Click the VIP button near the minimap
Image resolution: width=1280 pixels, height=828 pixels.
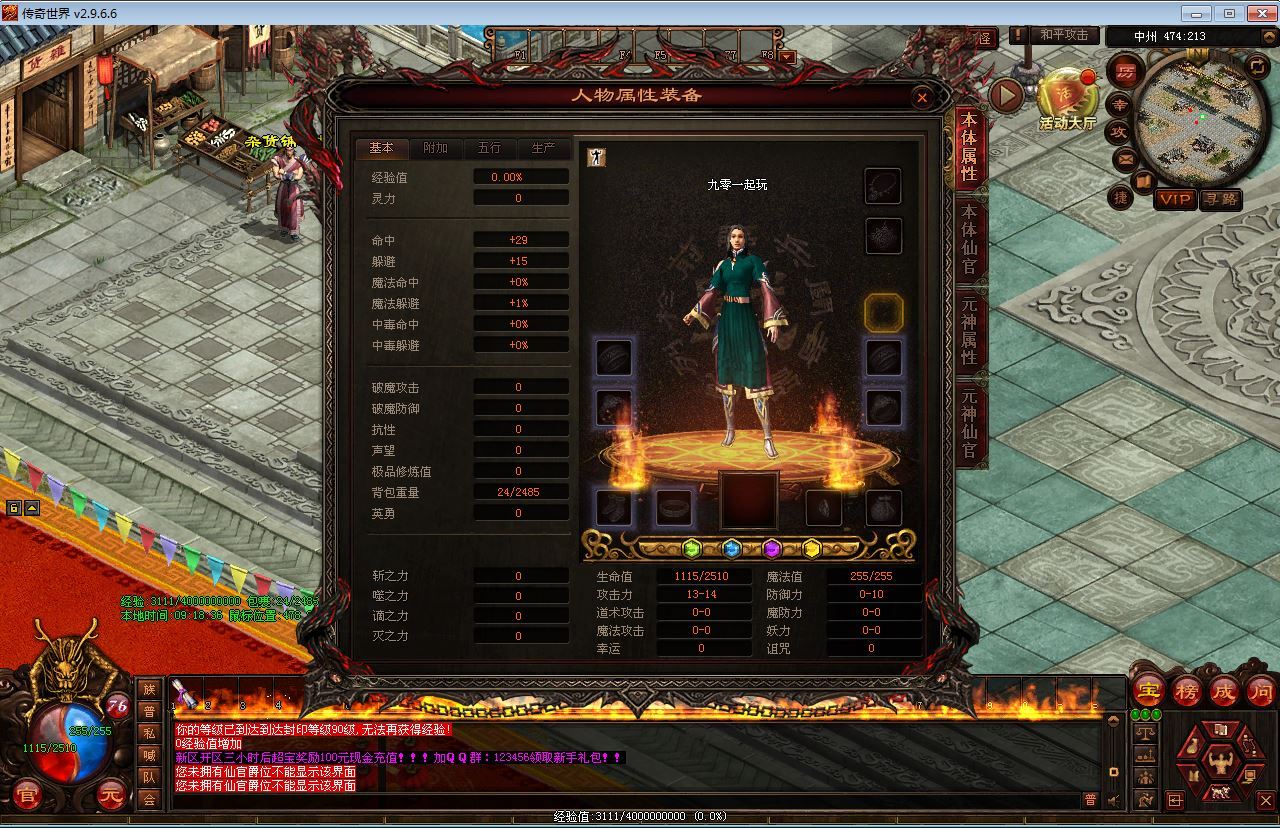(x=1176, y=198)
